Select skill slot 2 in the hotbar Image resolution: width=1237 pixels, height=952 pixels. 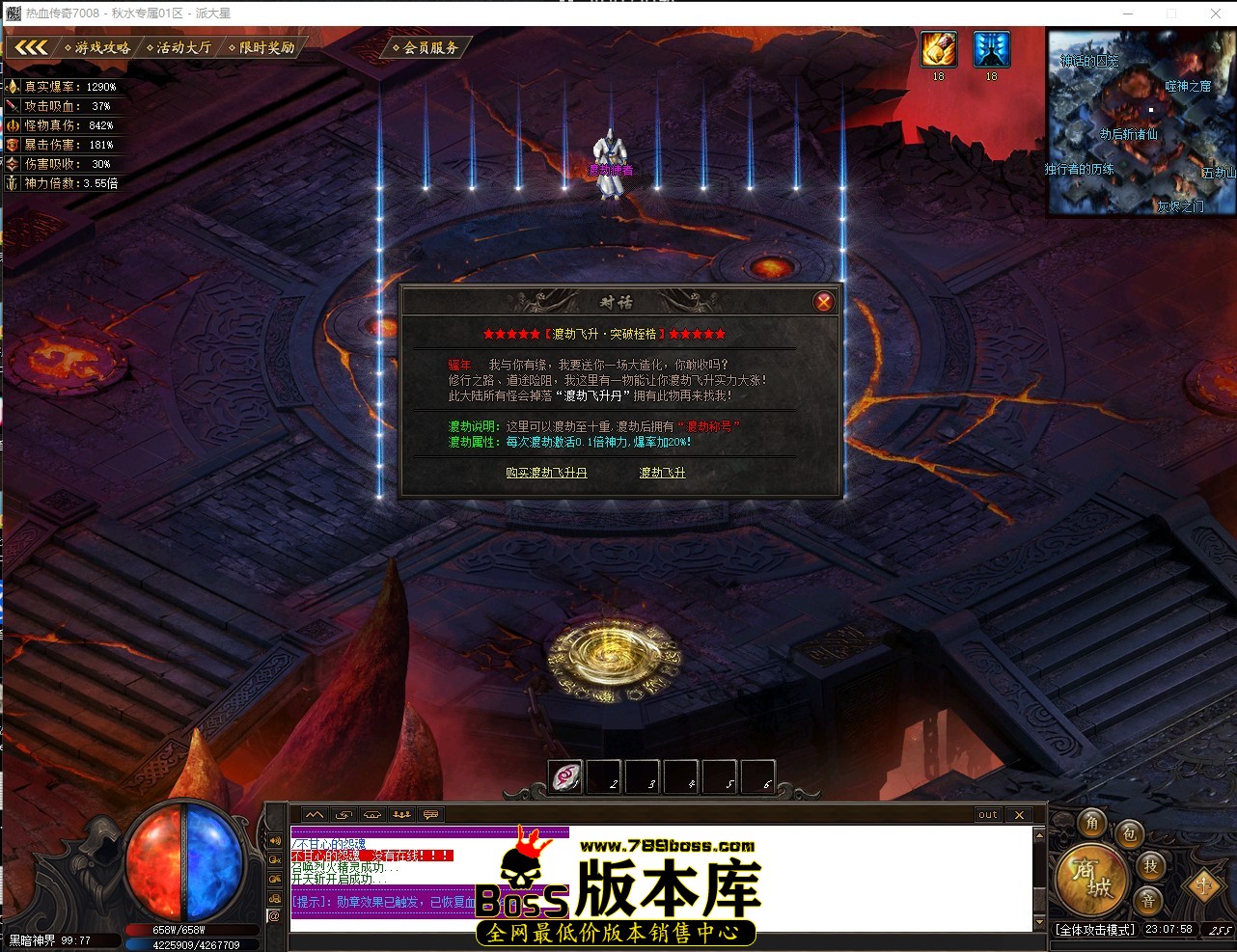pyautogui.click(x=603, y=777)
